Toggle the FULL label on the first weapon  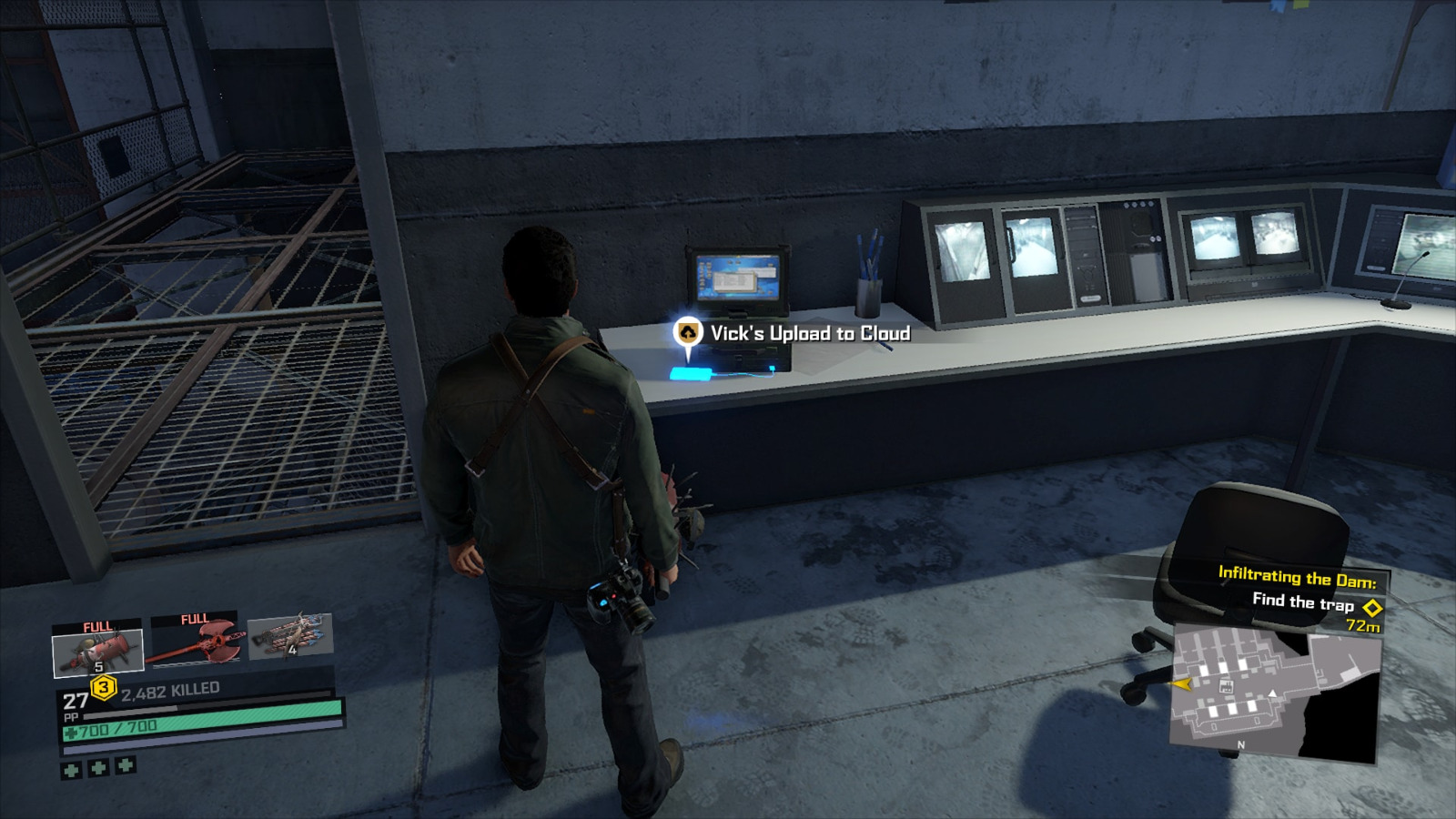[96, 627]
